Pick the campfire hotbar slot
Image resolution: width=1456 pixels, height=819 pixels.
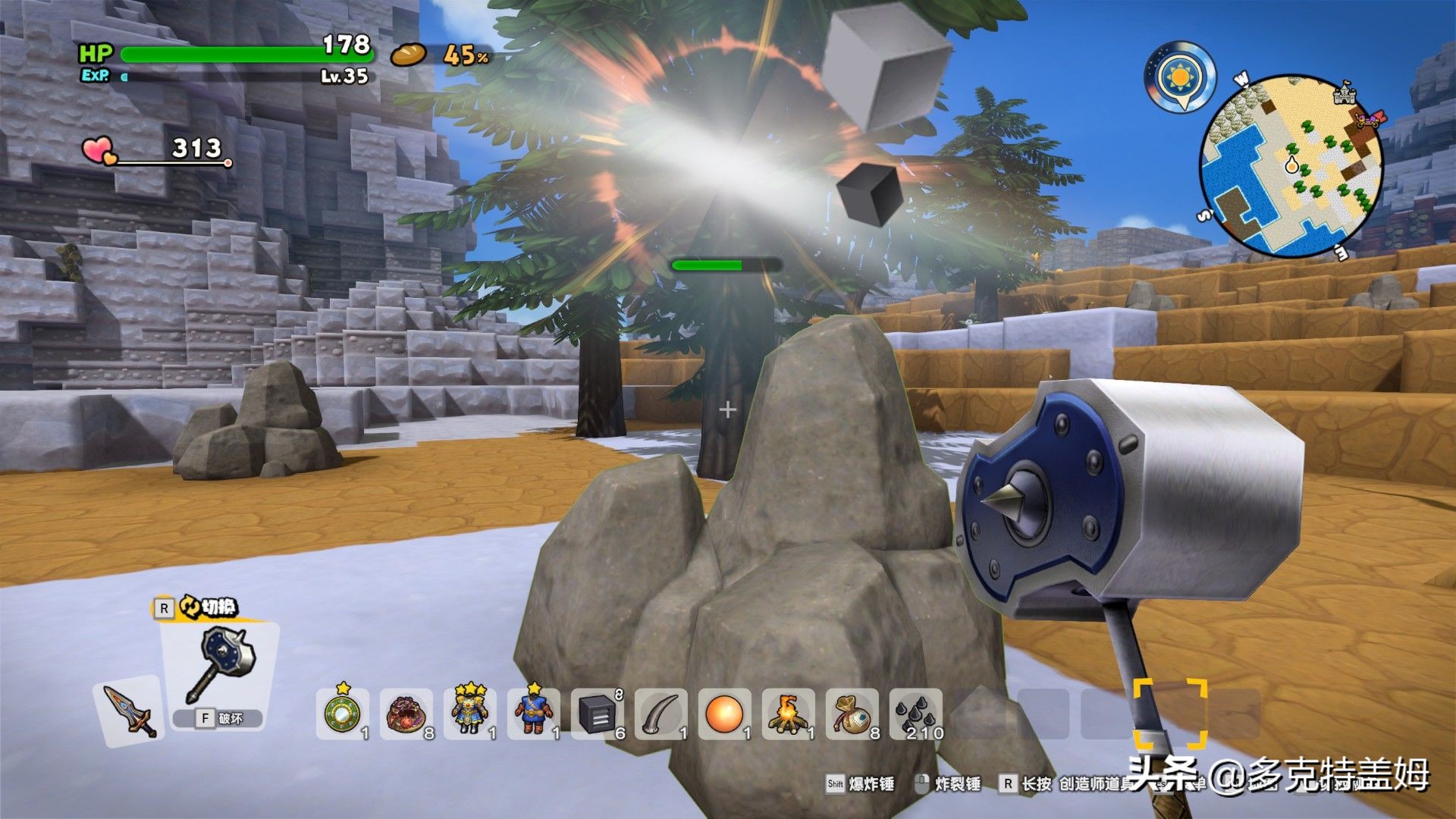(x=788, y=714)
